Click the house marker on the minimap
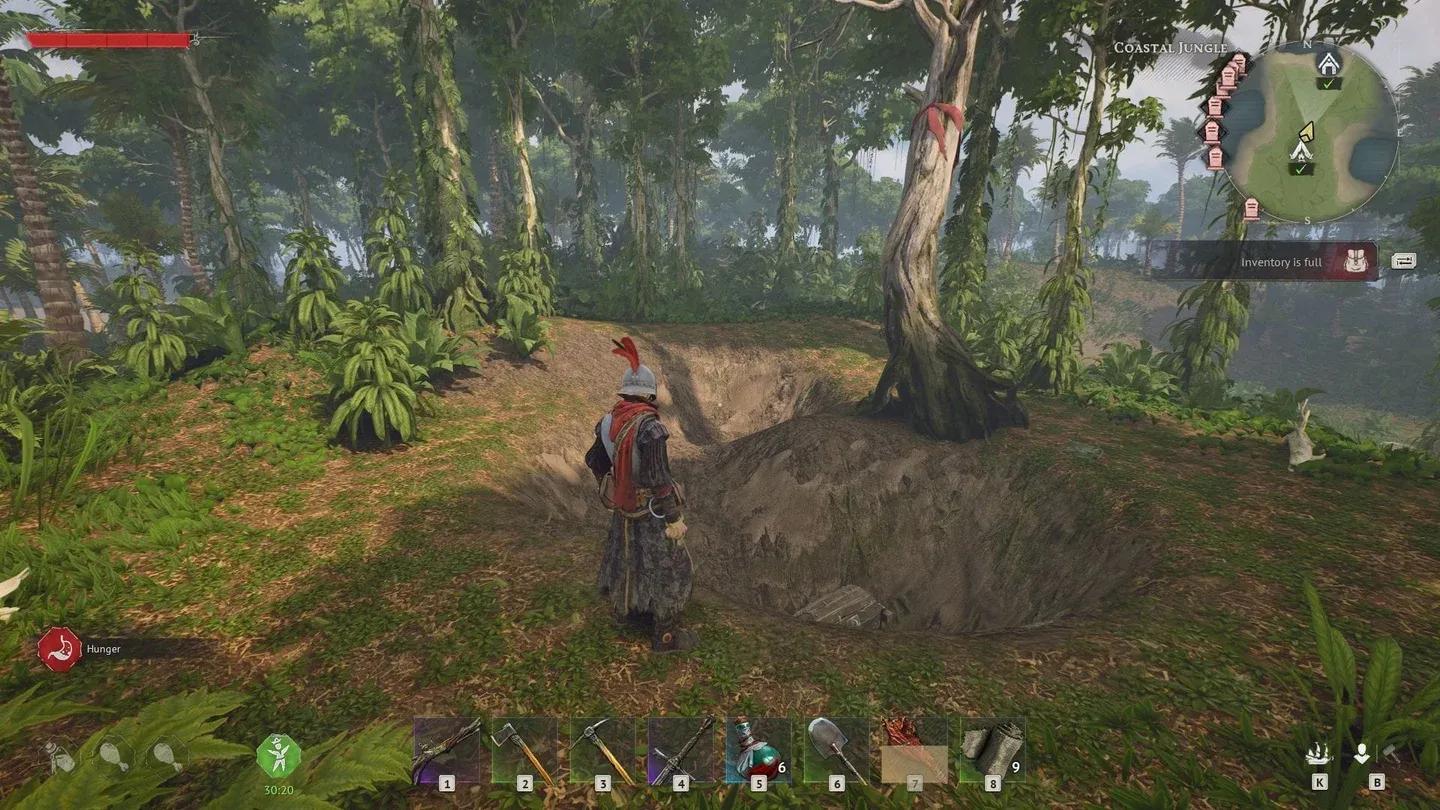1440x810 pixels. point(1328,65)
